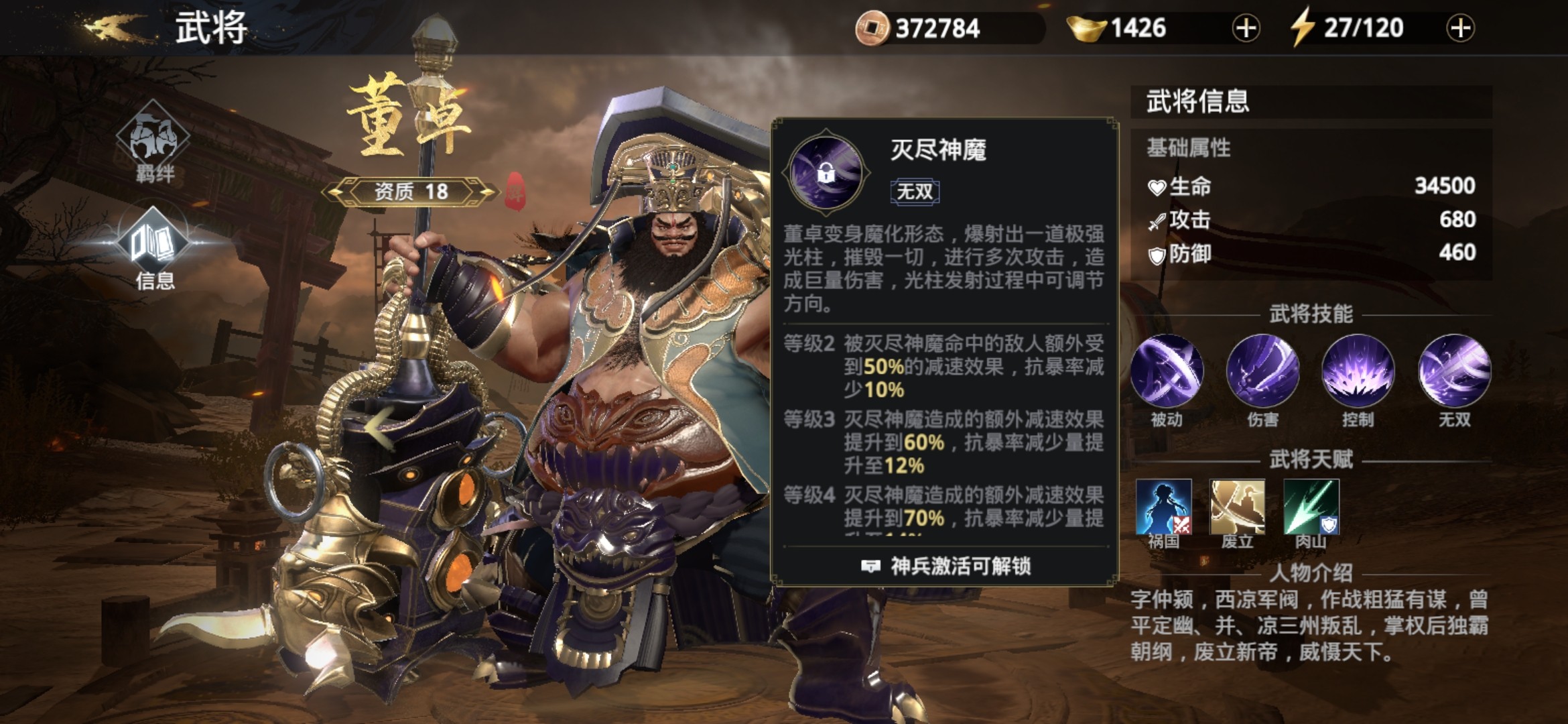
Task: Show the previous general with left arrow
Action: (x=380, y=427)
